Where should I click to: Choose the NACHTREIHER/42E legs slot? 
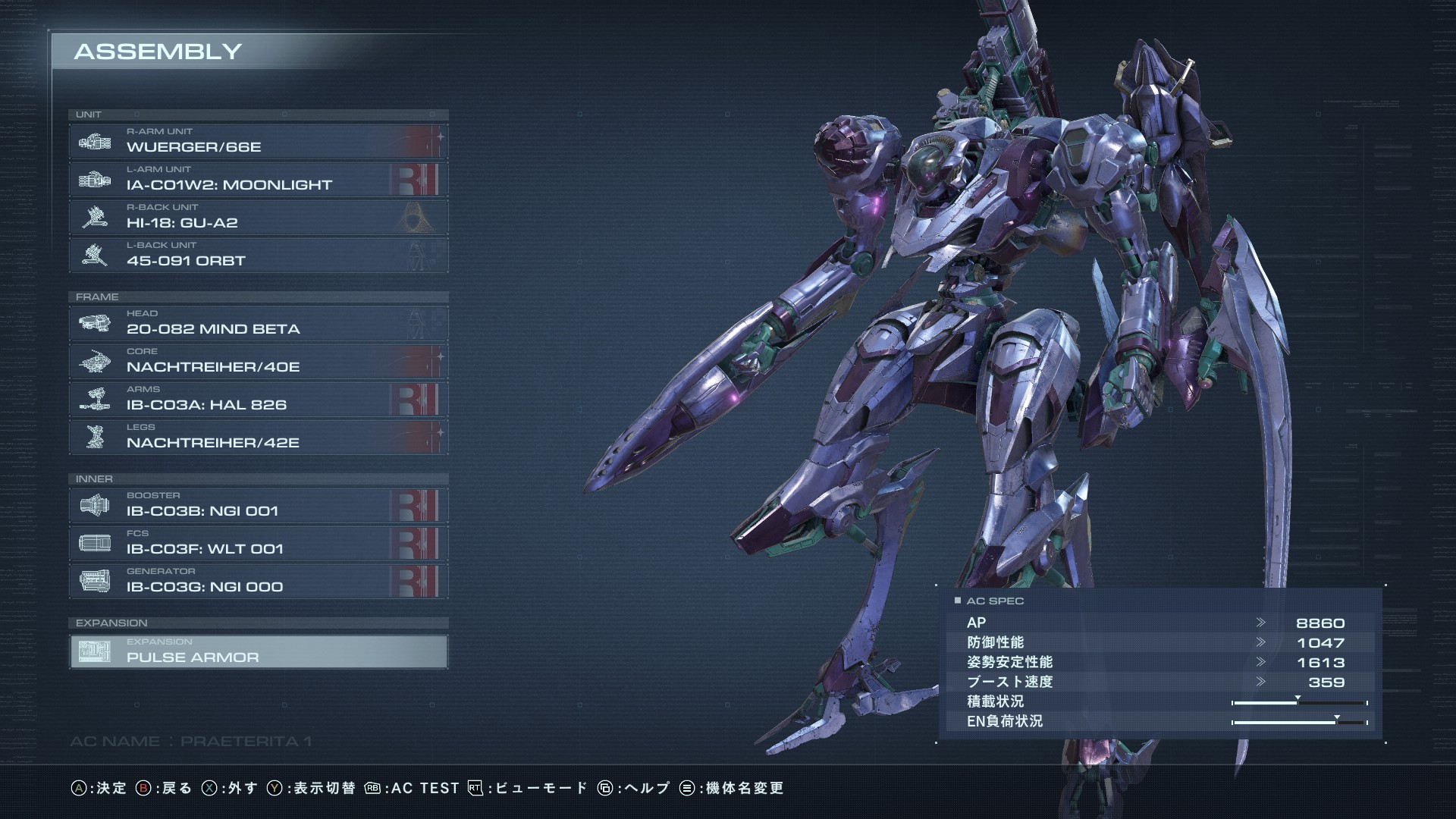click(258, 438)
